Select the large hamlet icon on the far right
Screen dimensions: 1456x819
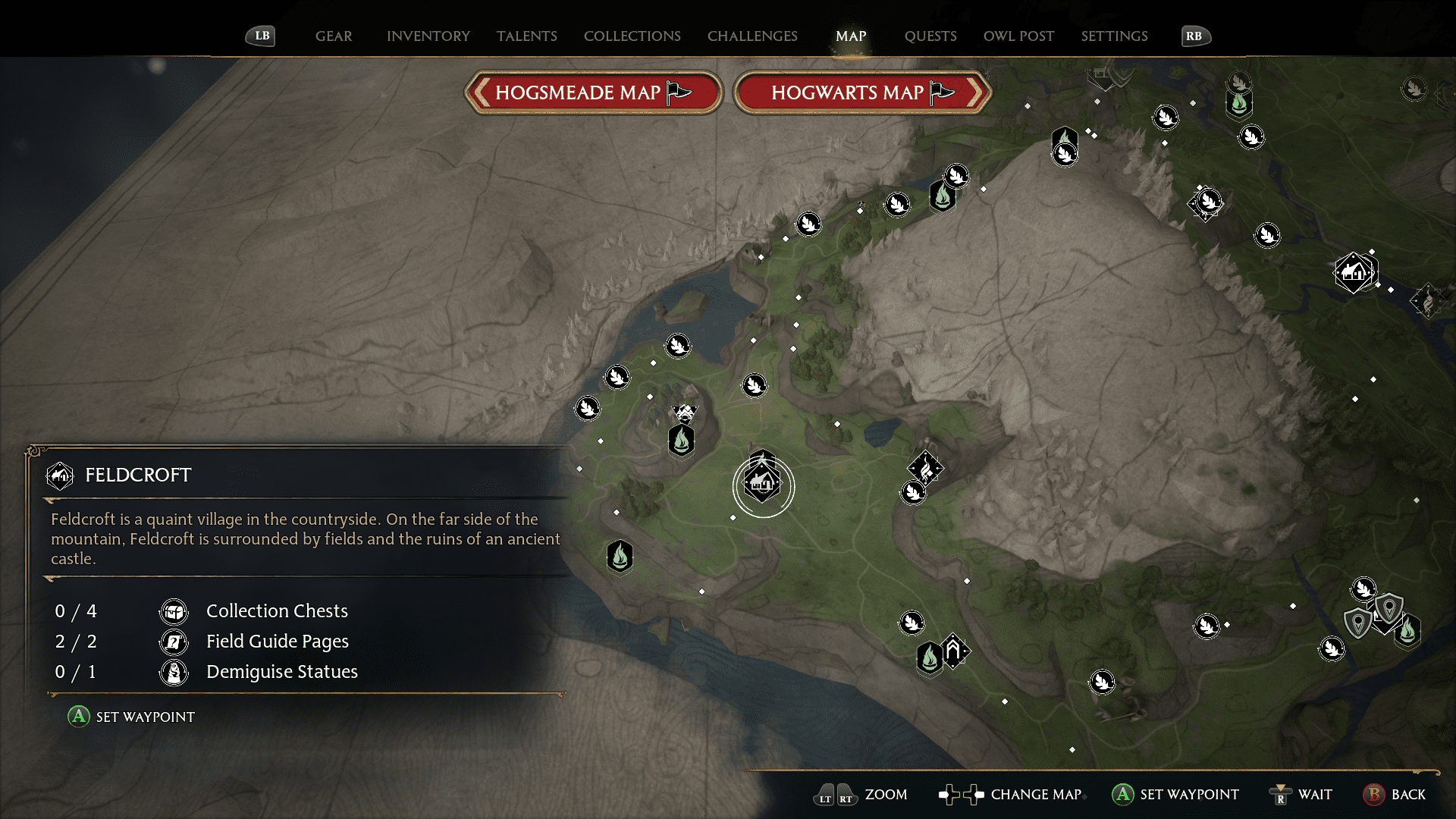[1355, 273]
